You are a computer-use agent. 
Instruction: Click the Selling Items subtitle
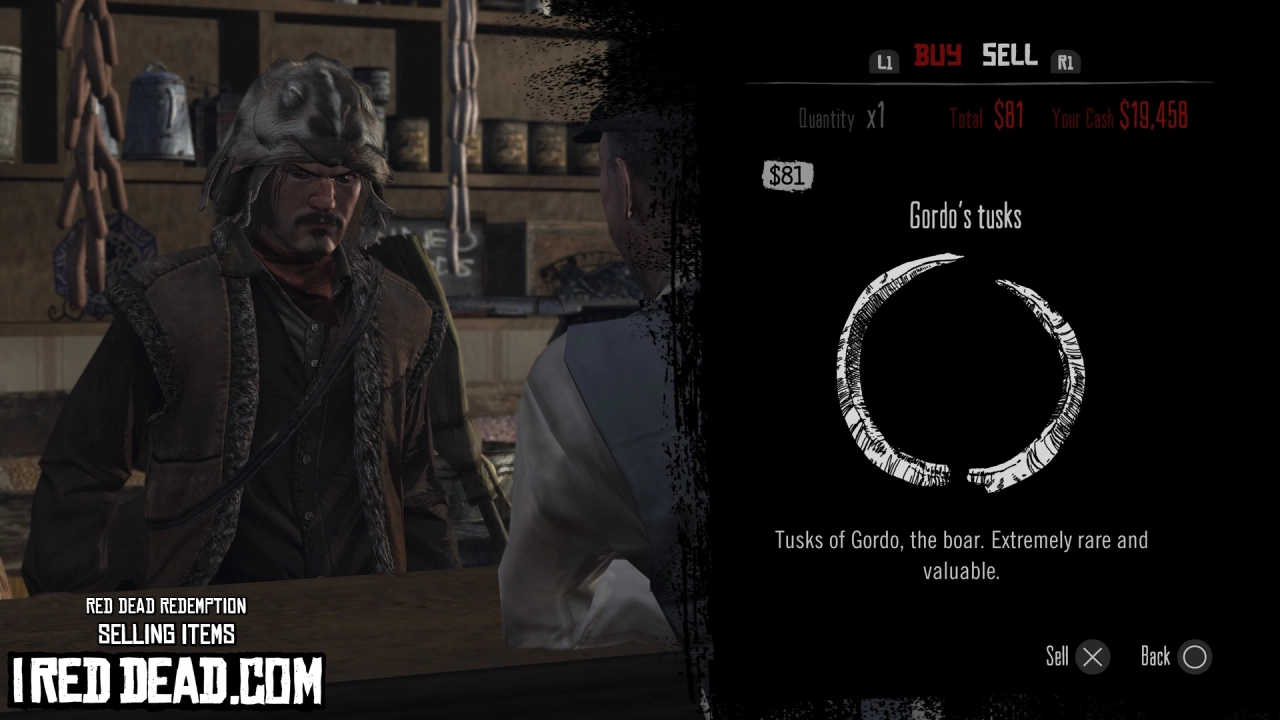pos(167,633)
